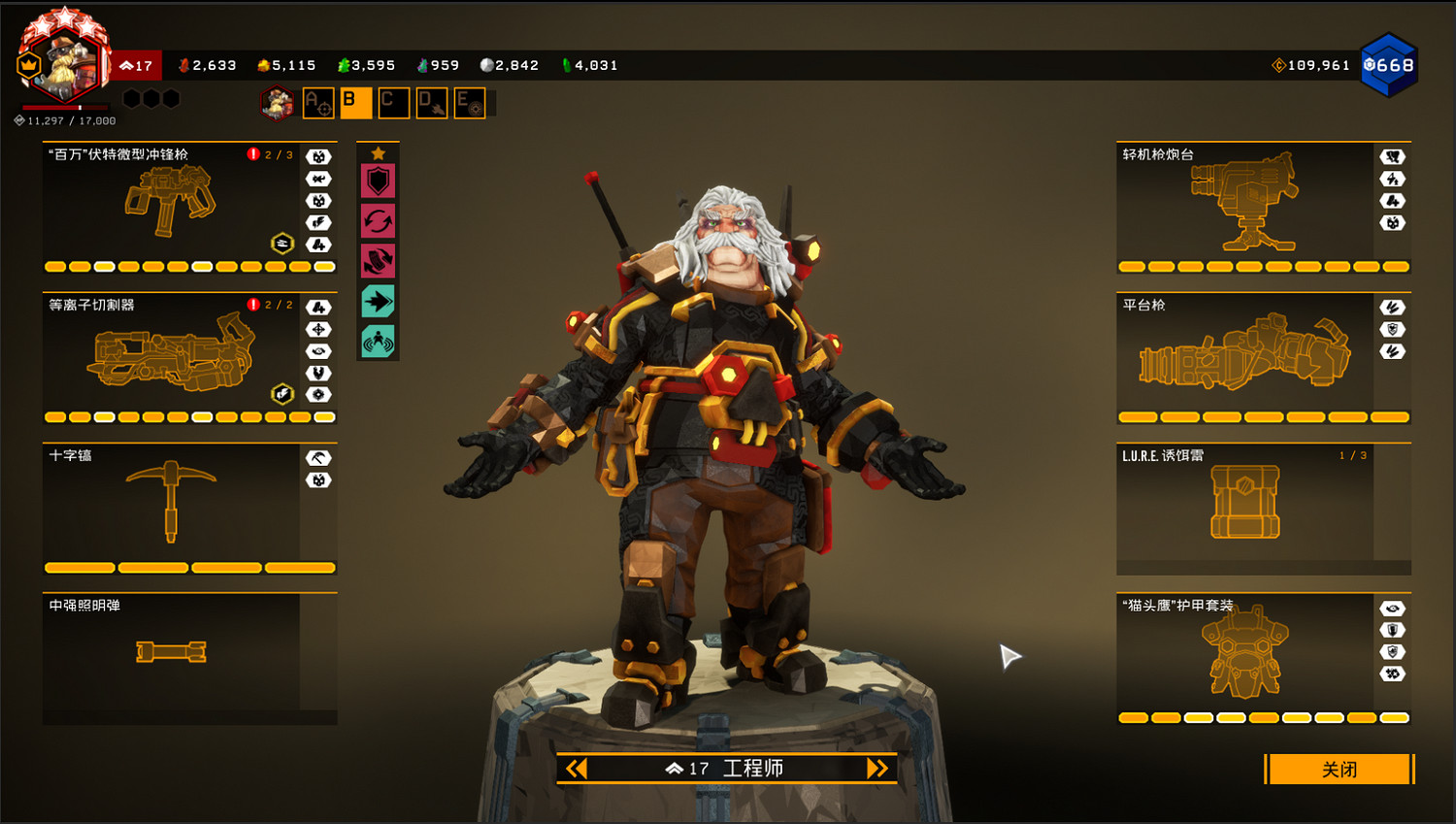Open loadout tab E
The width and height of the screenshot is (1456, 824).
pos(469,103)
